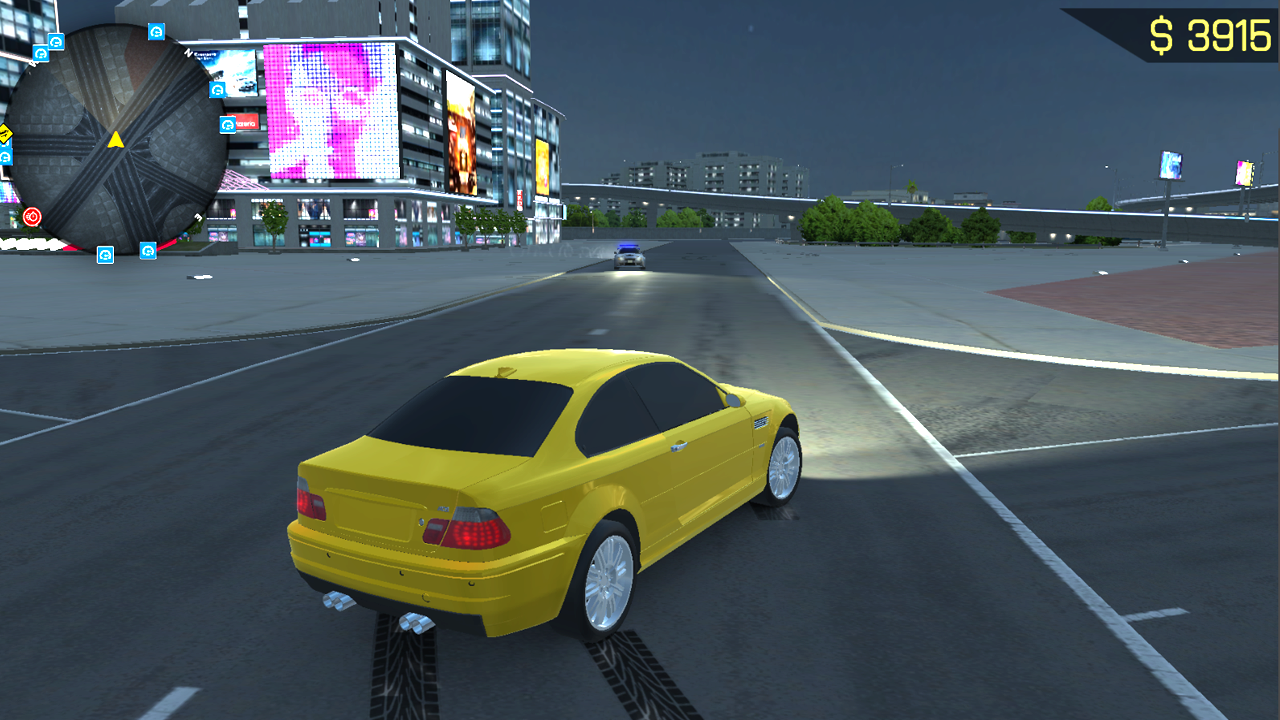This screenshot has height=720, width=1280.
Task: Click the blue marker at the minimap's bottom right
Action: point(147,251)
